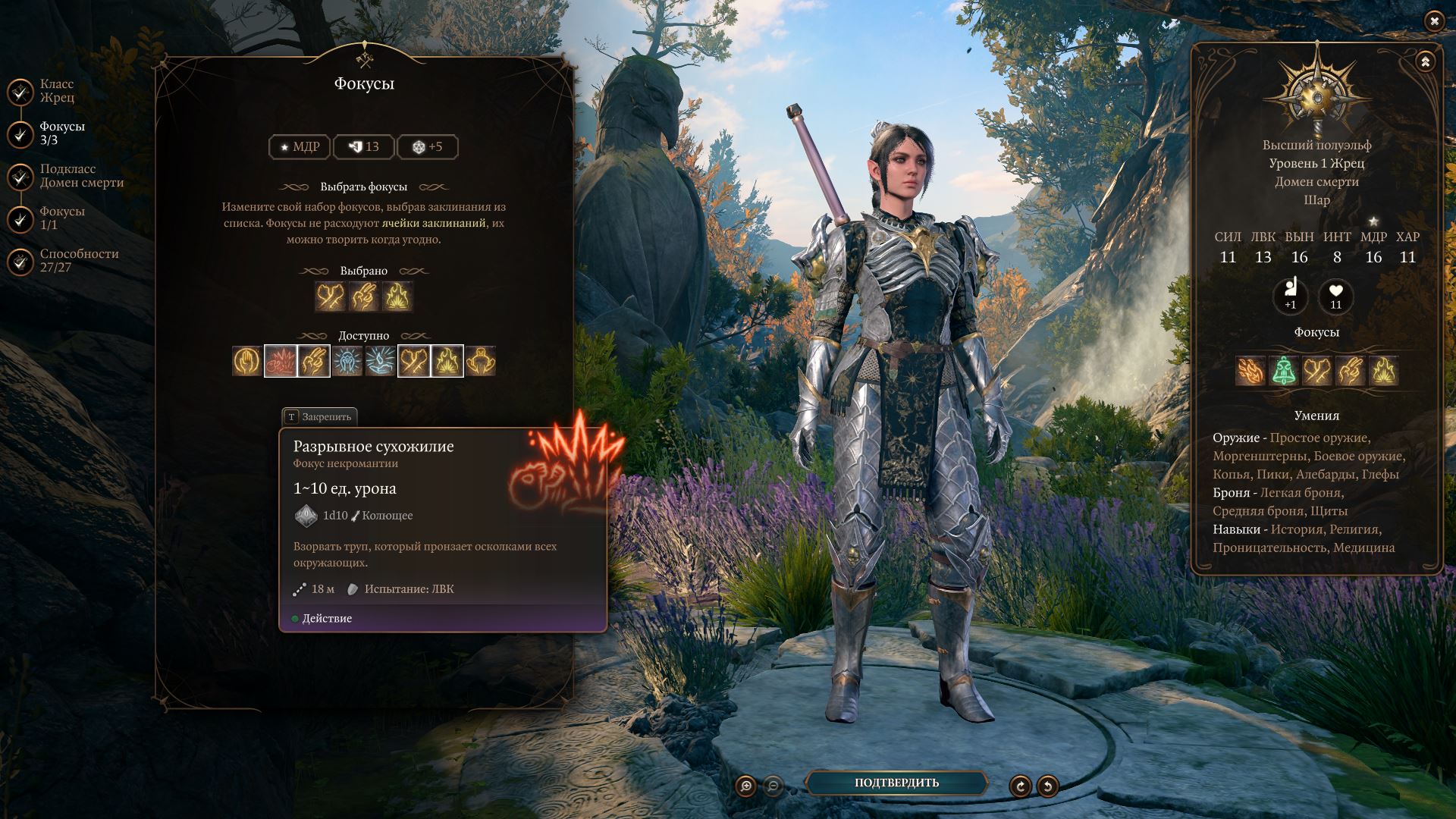The width and height of the screenshot is (1456, 819).
Task: Select the red Разрывное сухожилие explosion cantrip
Action: [x=281, y=361]
